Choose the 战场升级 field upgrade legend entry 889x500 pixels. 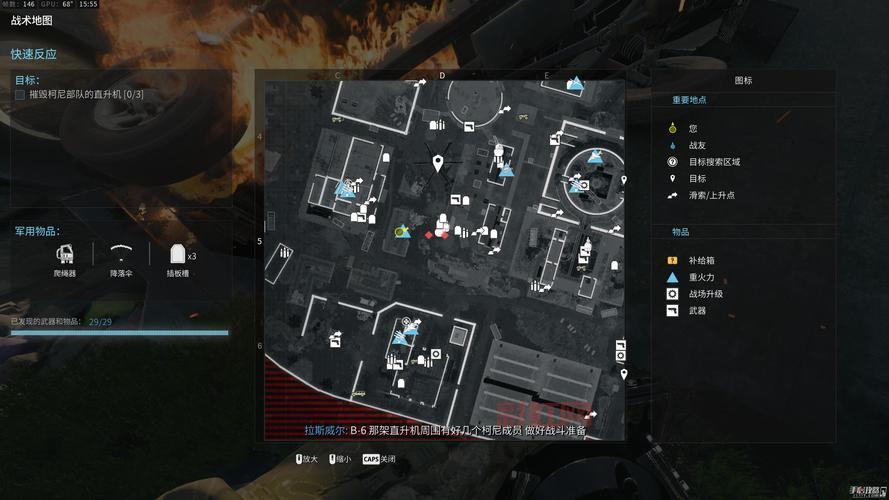point(673,294)
